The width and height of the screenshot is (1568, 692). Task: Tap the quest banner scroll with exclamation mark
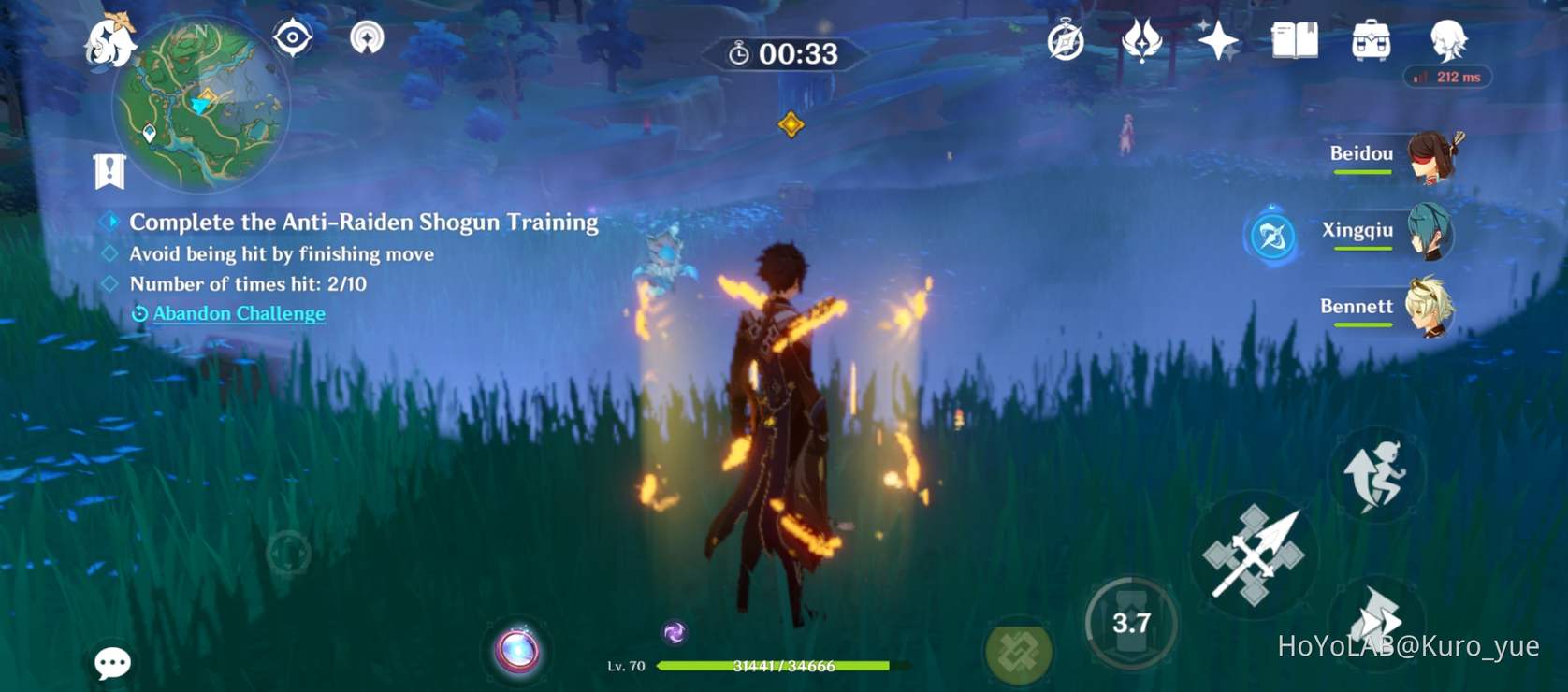(x=109, y=172)
